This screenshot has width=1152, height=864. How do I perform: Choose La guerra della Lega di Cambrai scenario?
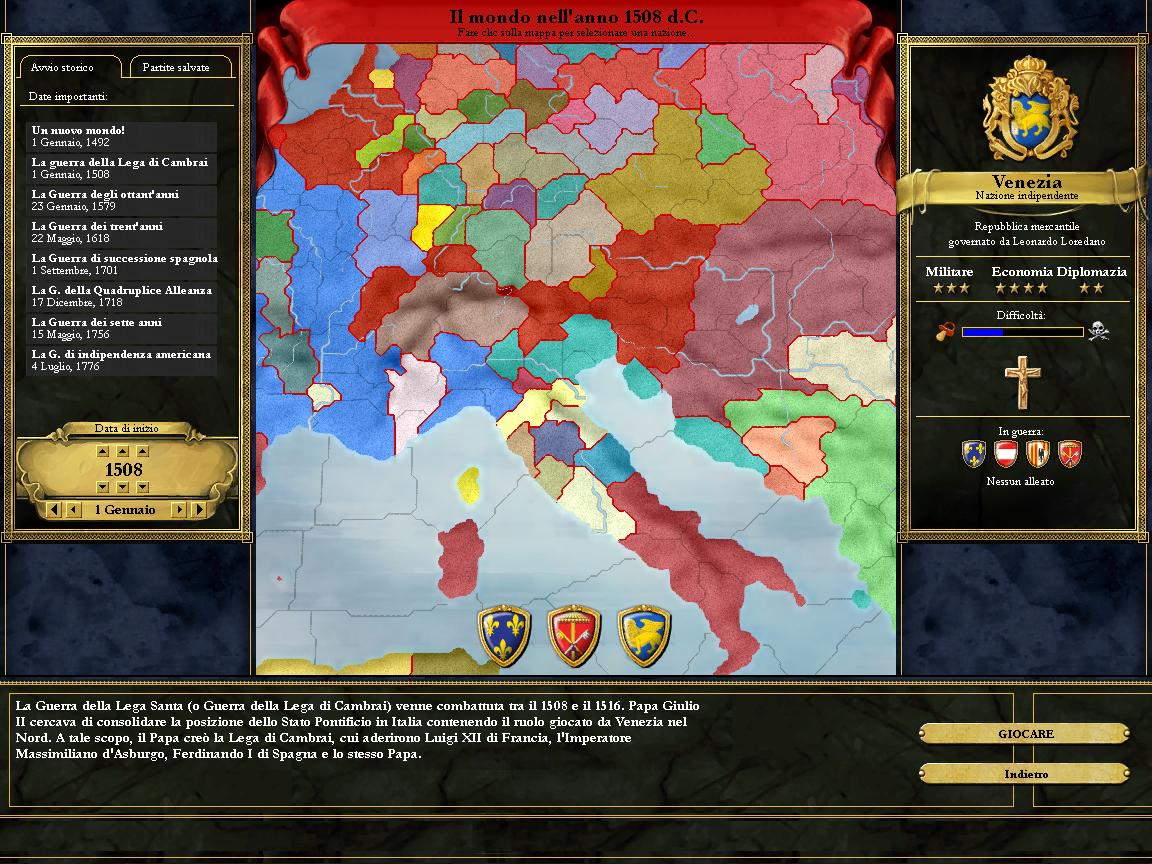[x=121, y=168]
